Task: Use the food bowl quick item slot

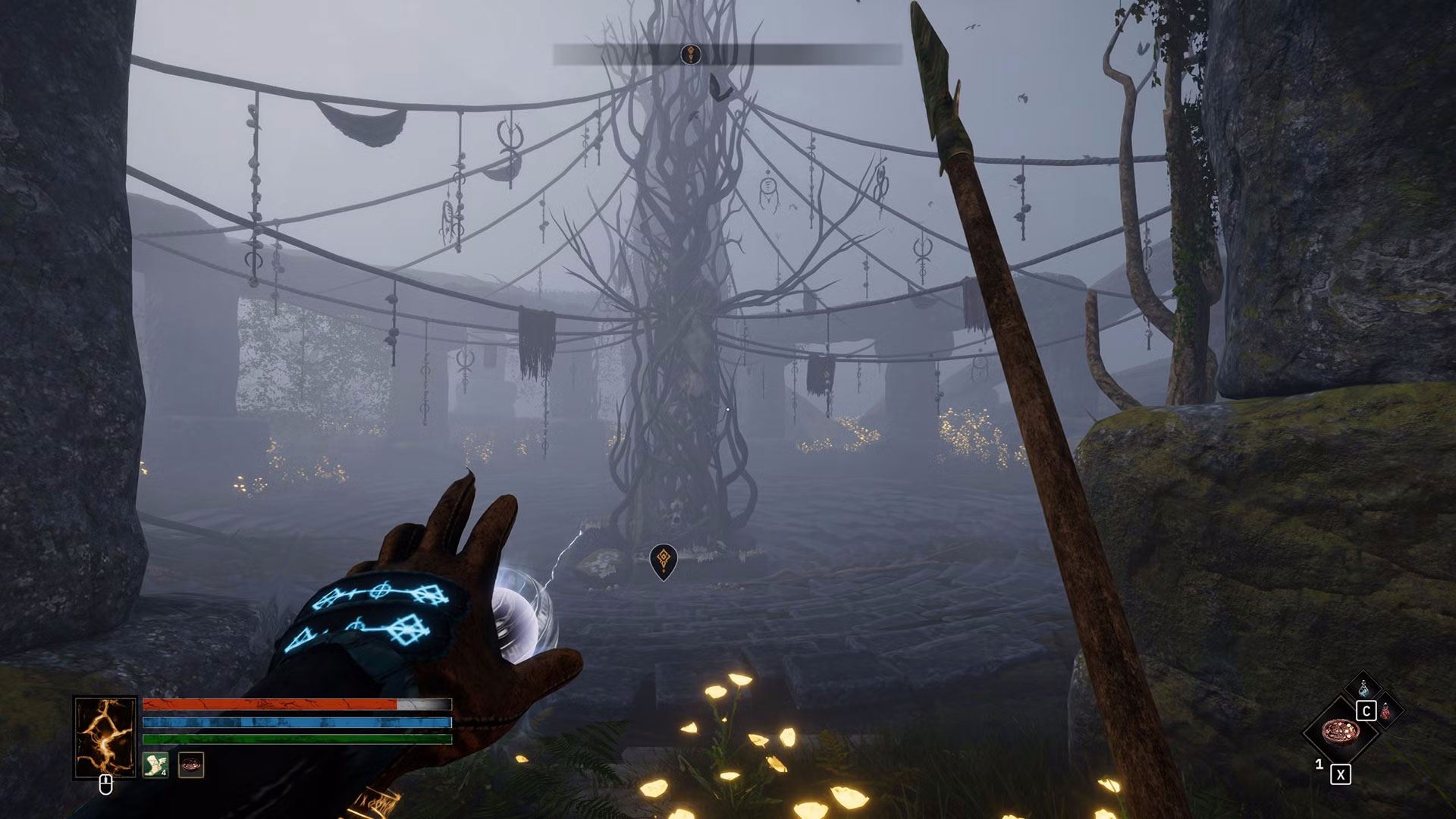Action: (x=1339, y=733)
